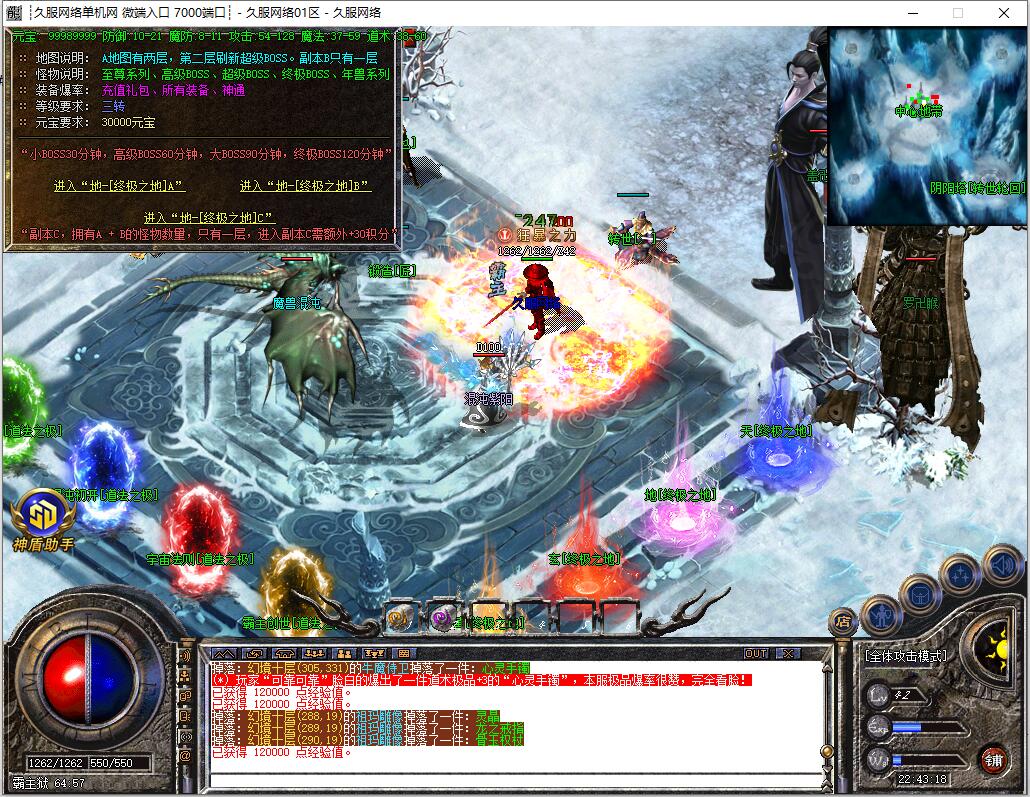
Task: Close the chat panel with X button
Action: (x=788, y=654)
